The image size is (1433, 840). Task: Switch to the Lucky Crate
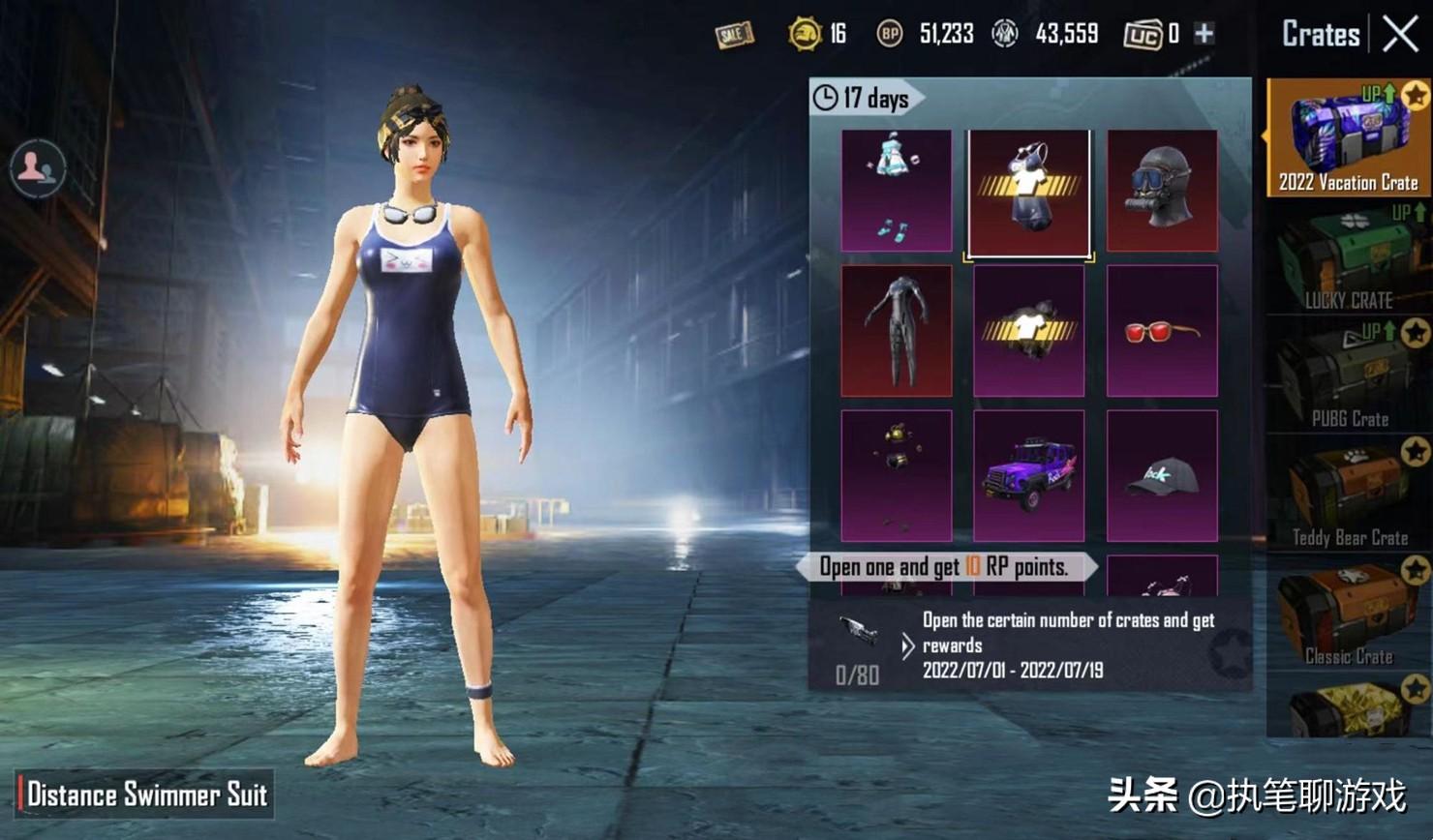(1348, 257)
